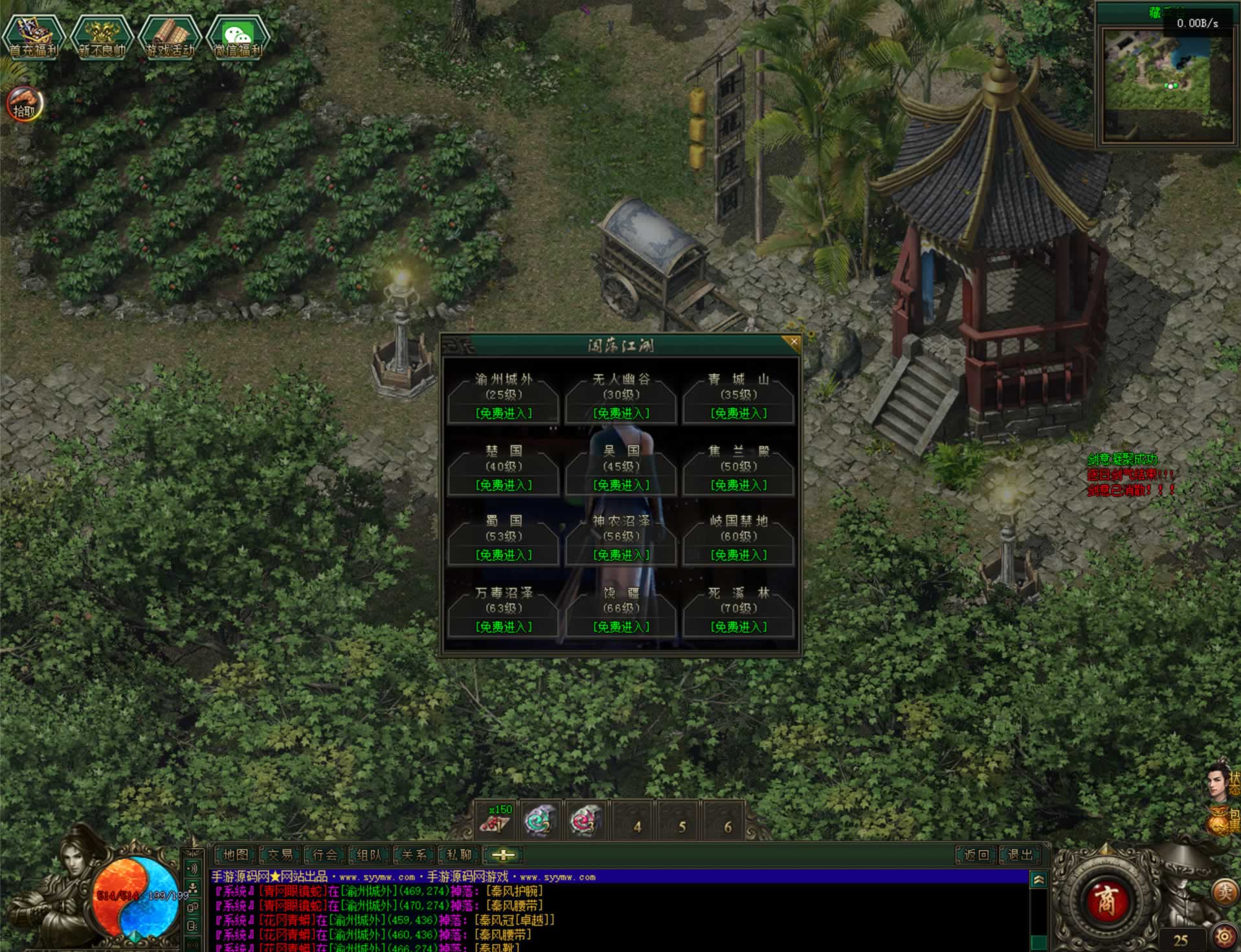1241x952 pixels.
Task: Open the 交易 trade panel
Action: pos(280,855)
